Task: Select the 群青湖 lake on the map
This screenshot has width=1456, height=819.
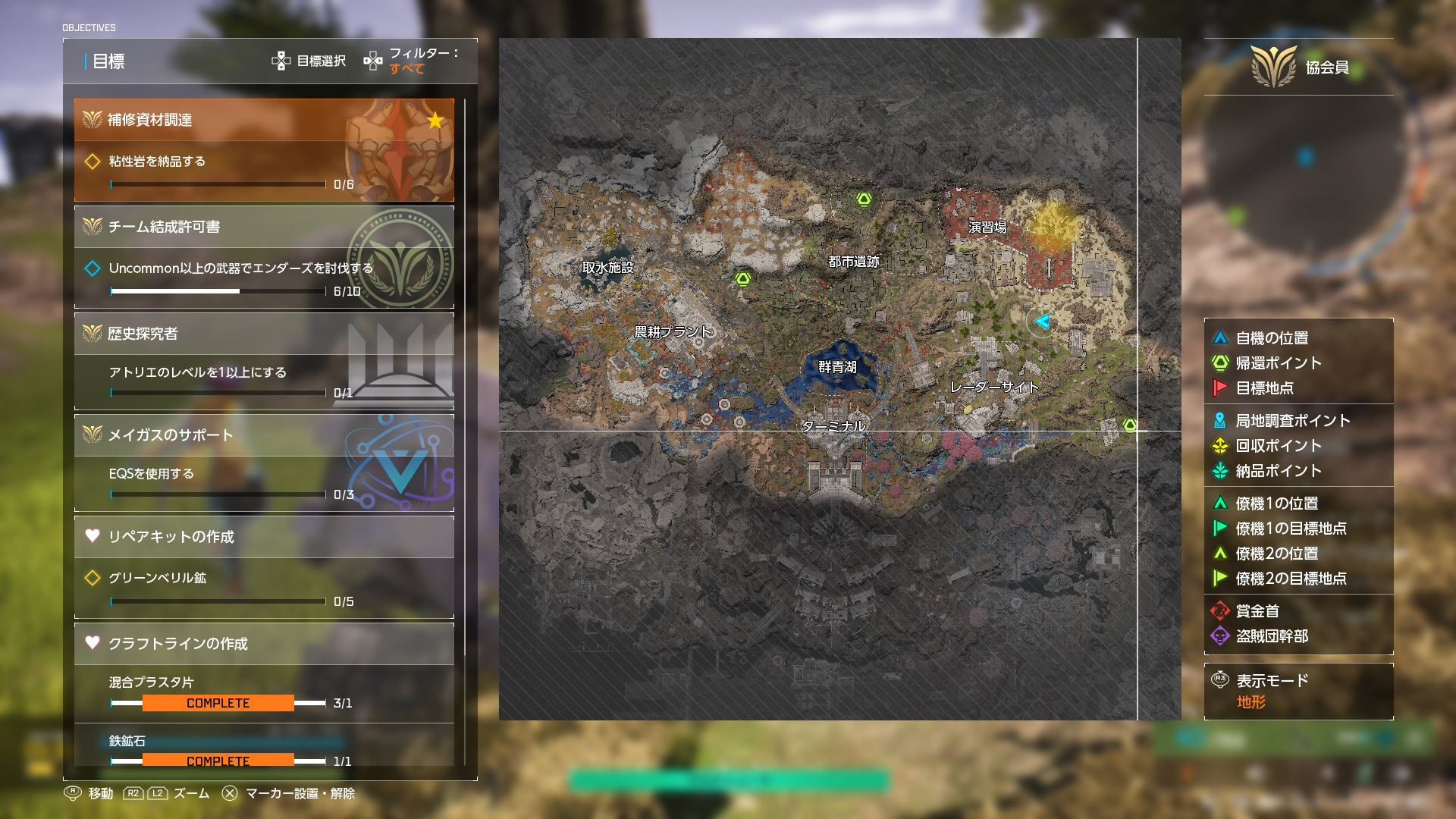Action: 837,367
